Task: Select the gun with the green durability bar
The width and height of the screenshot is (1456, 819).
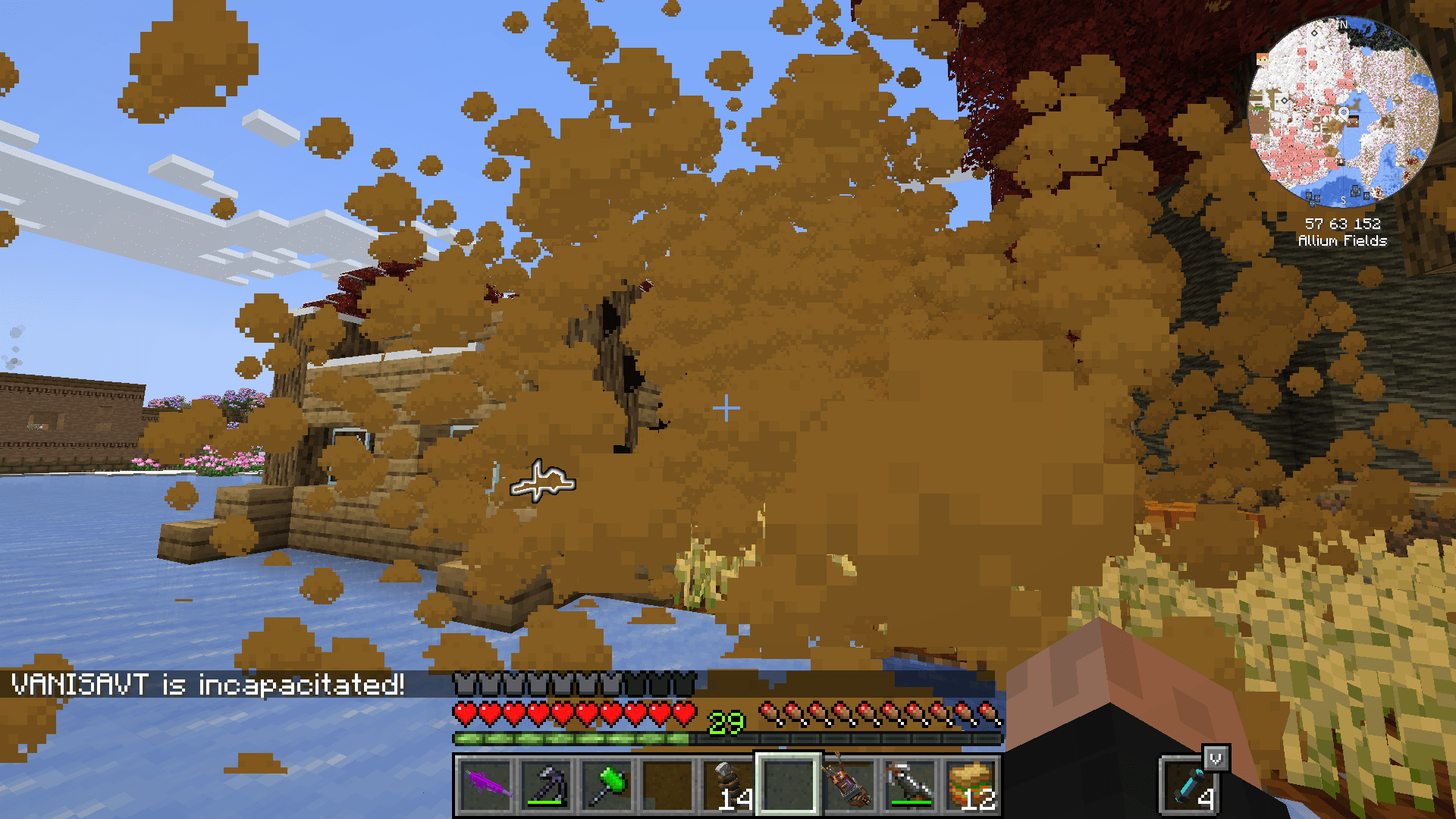Action: 910,785
